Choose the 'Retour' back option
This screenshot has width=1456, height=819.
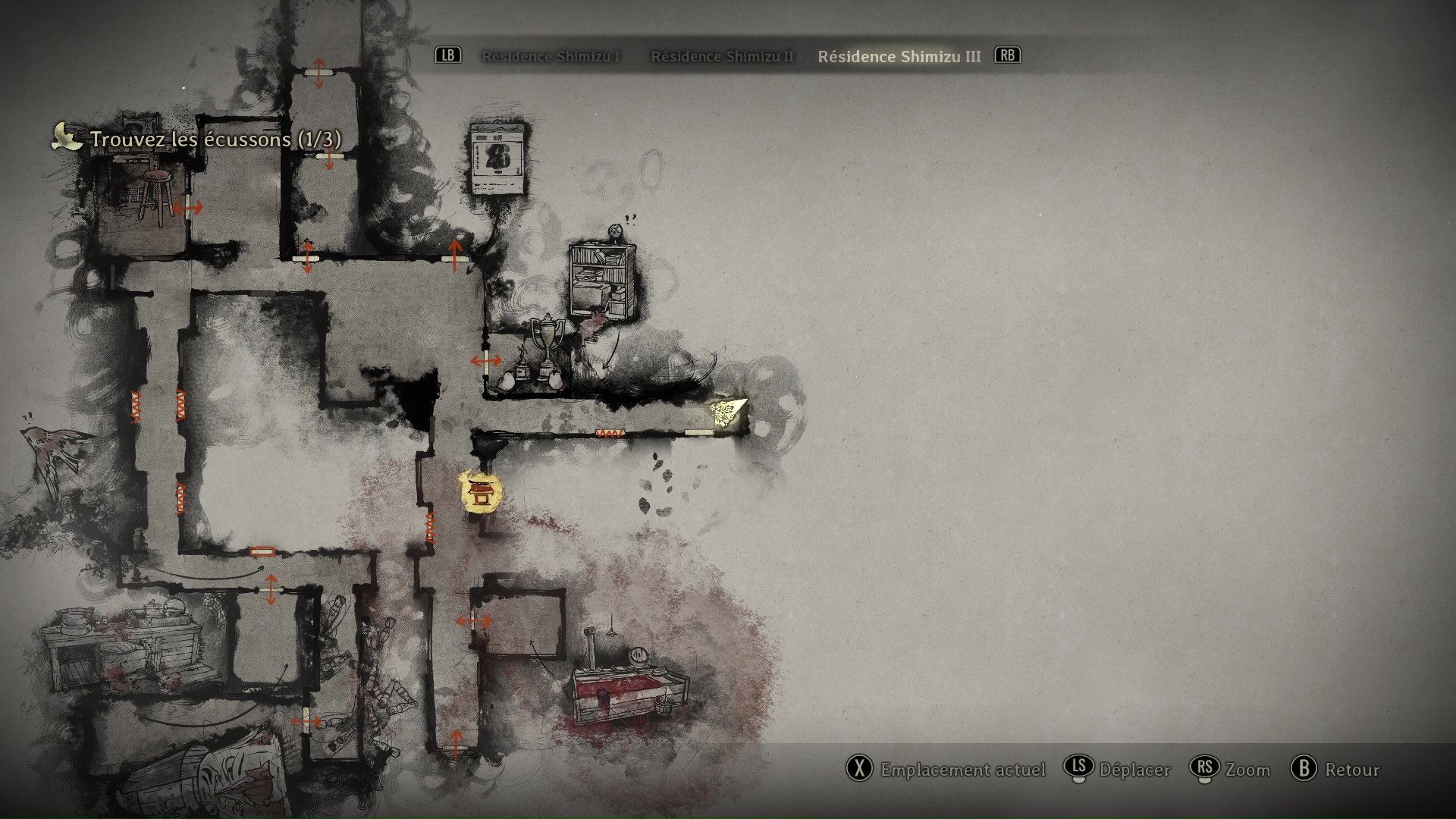coord(1335,770)
